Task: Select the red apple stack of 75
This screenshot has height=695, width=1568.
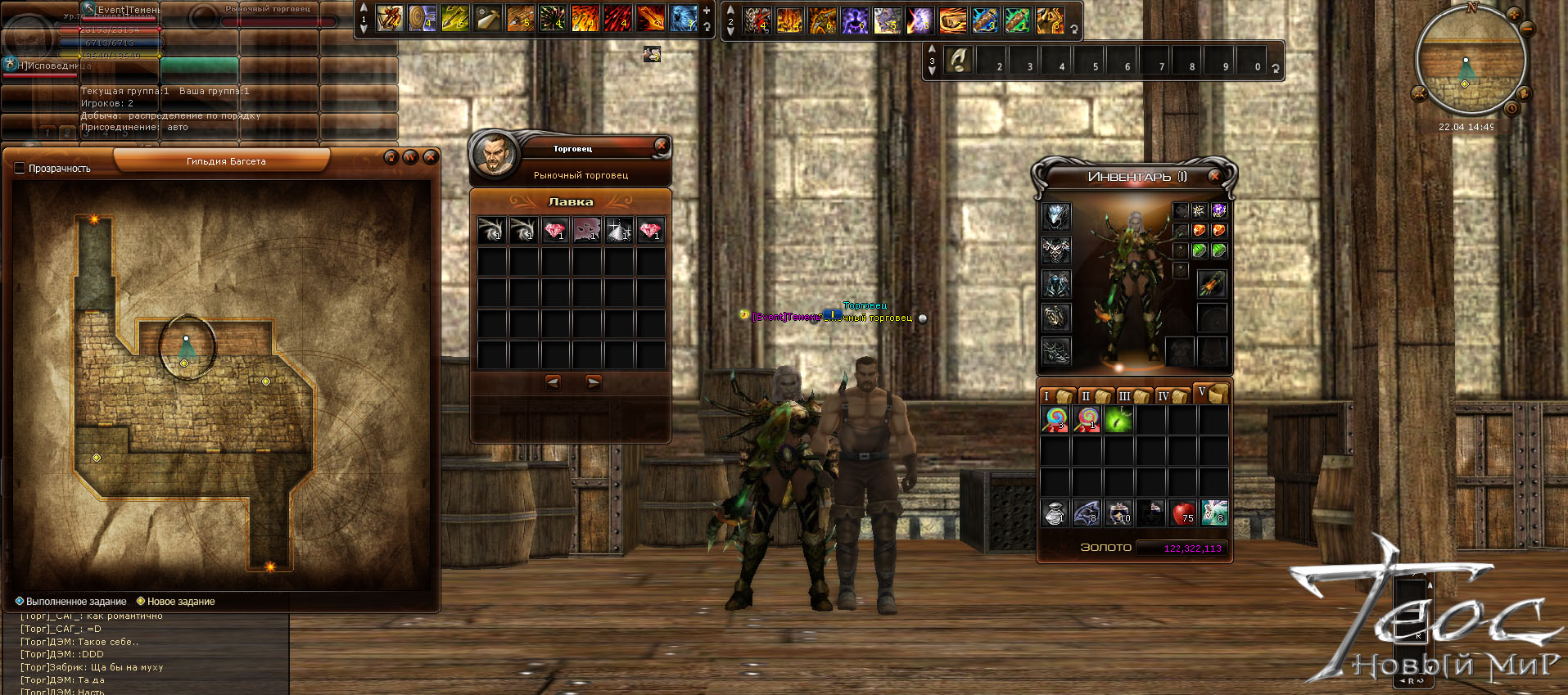Action: pos(1182,513)
